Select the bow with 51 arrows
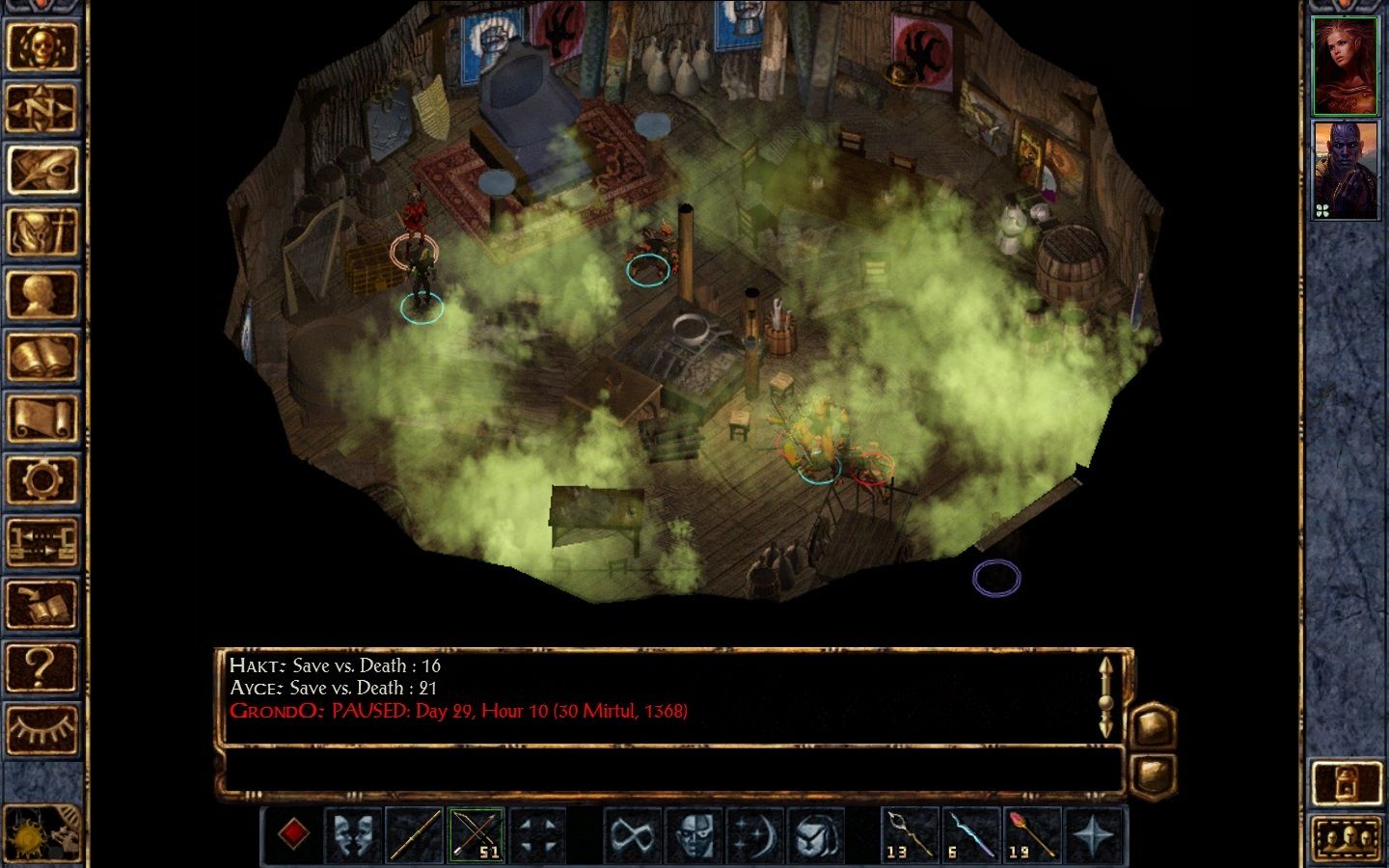This screenshot has height=868, width=1389. tap(476, 833)
